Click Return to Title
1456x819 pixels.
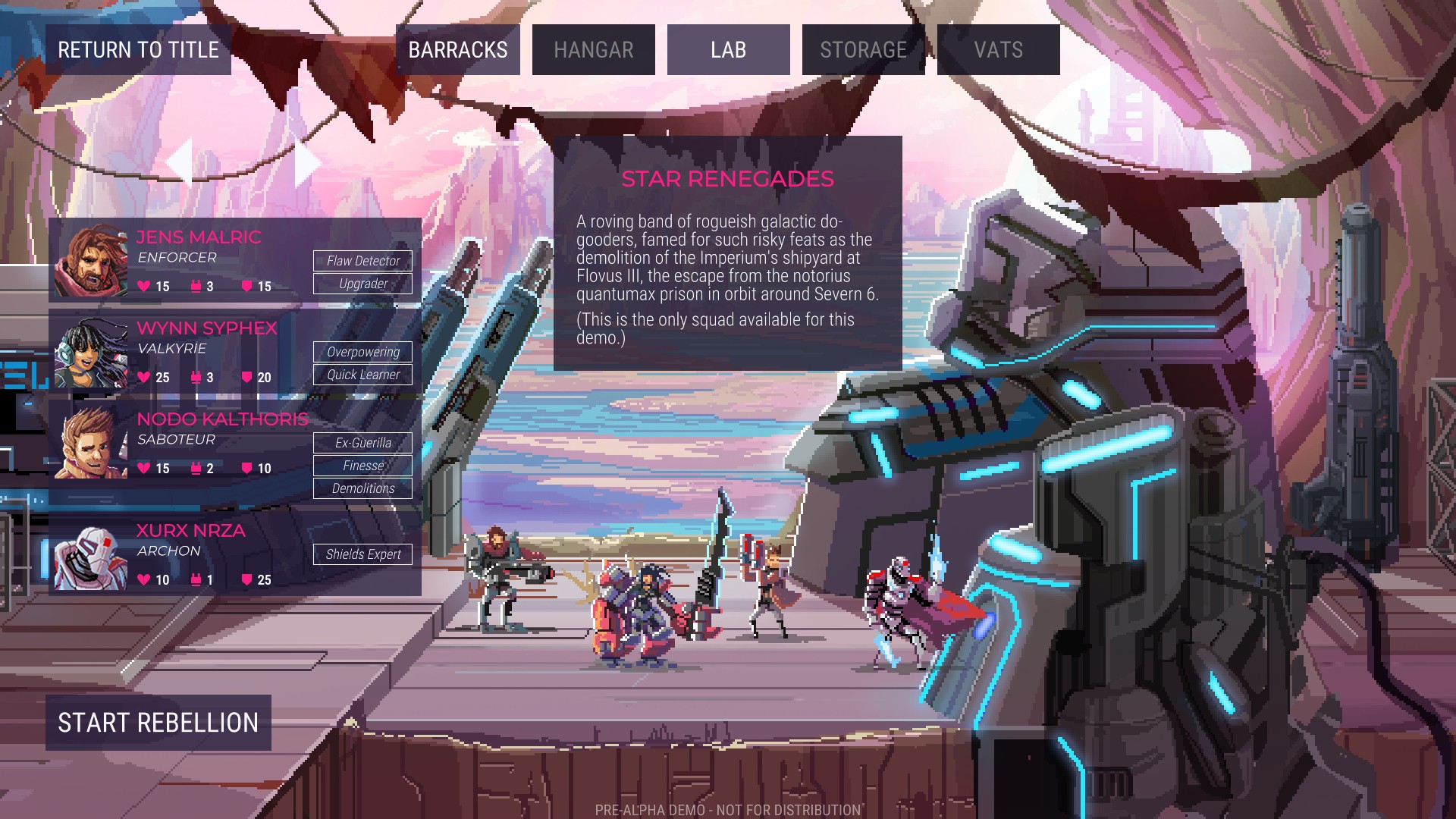point(138,49)
